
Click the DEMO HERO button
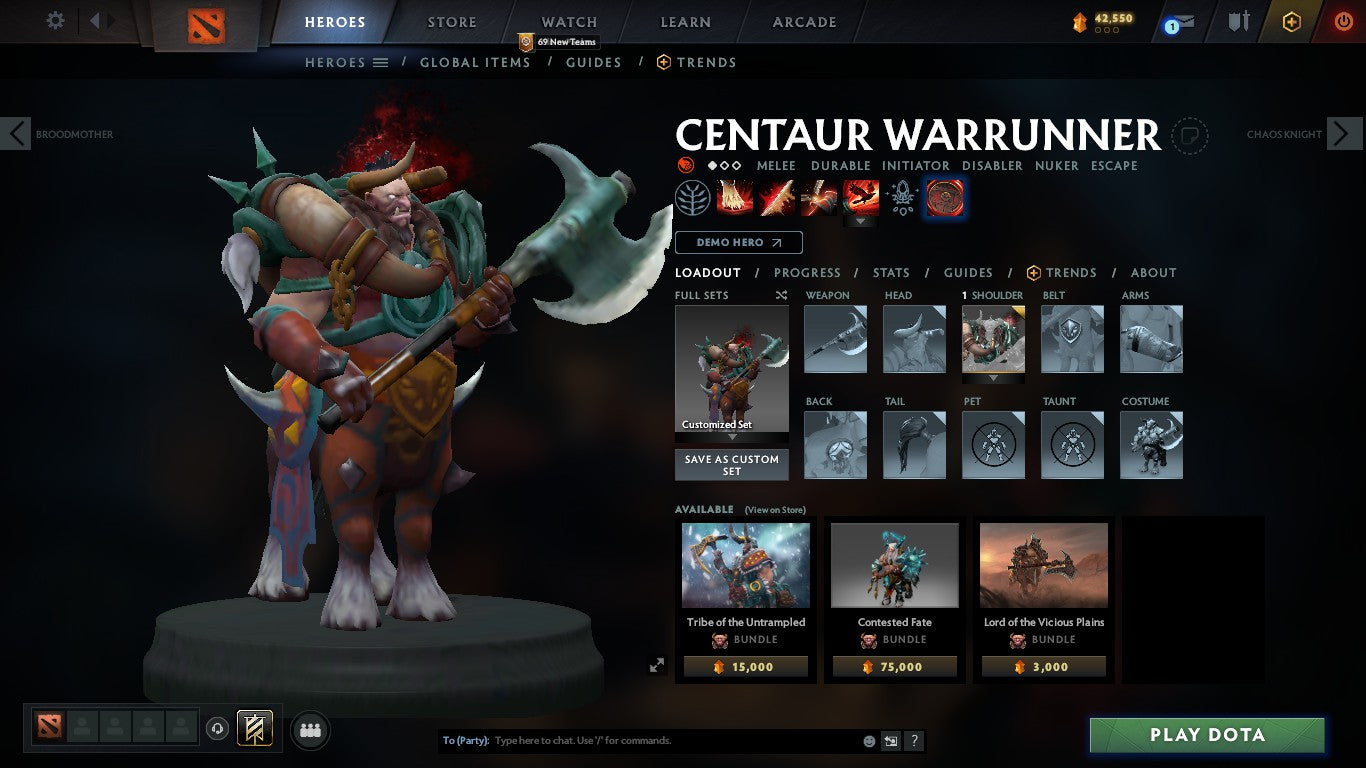tap(738, 242)
